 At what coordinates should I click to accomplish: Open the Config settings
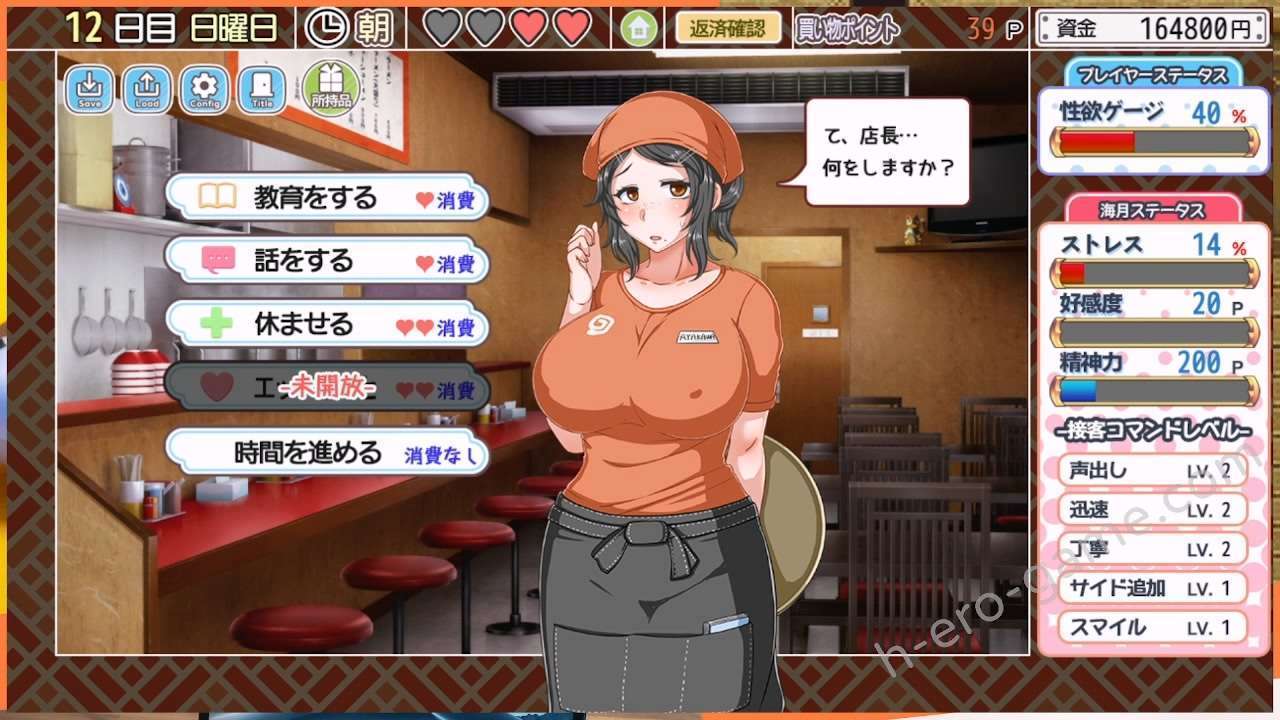point(205,90)
